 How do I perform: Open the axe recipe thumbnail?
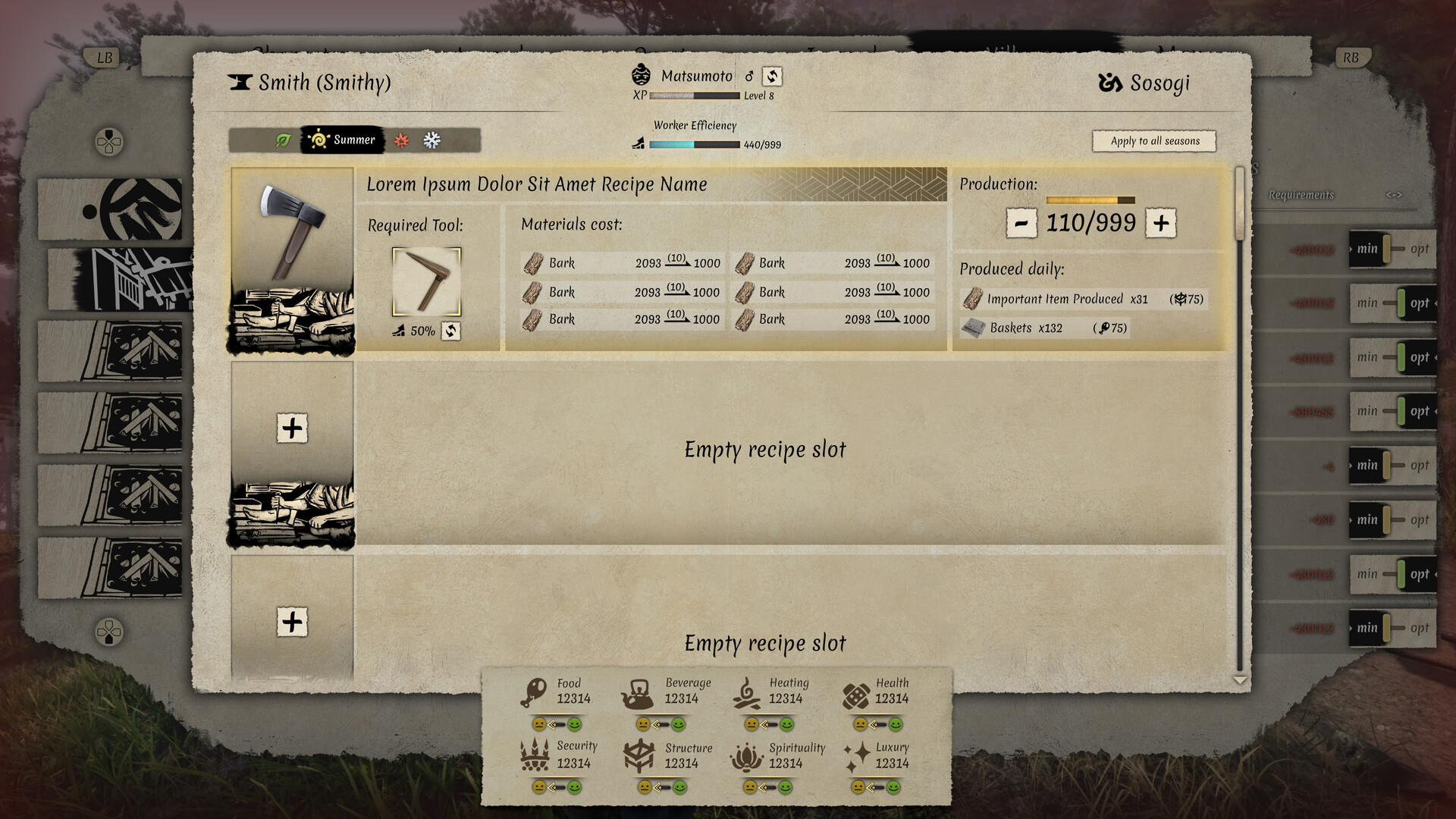(292, 259)
